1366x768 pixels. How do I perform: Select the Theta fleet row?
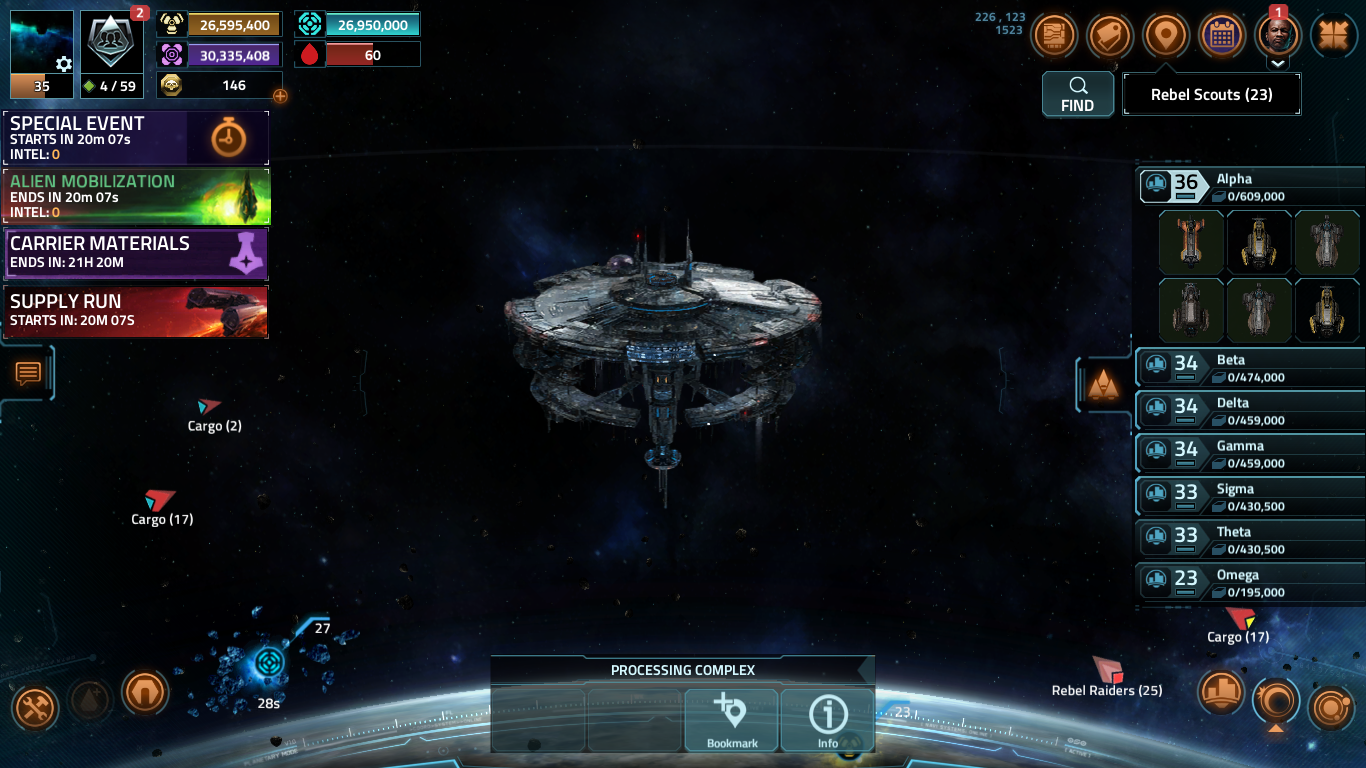tap(1250, 540)
